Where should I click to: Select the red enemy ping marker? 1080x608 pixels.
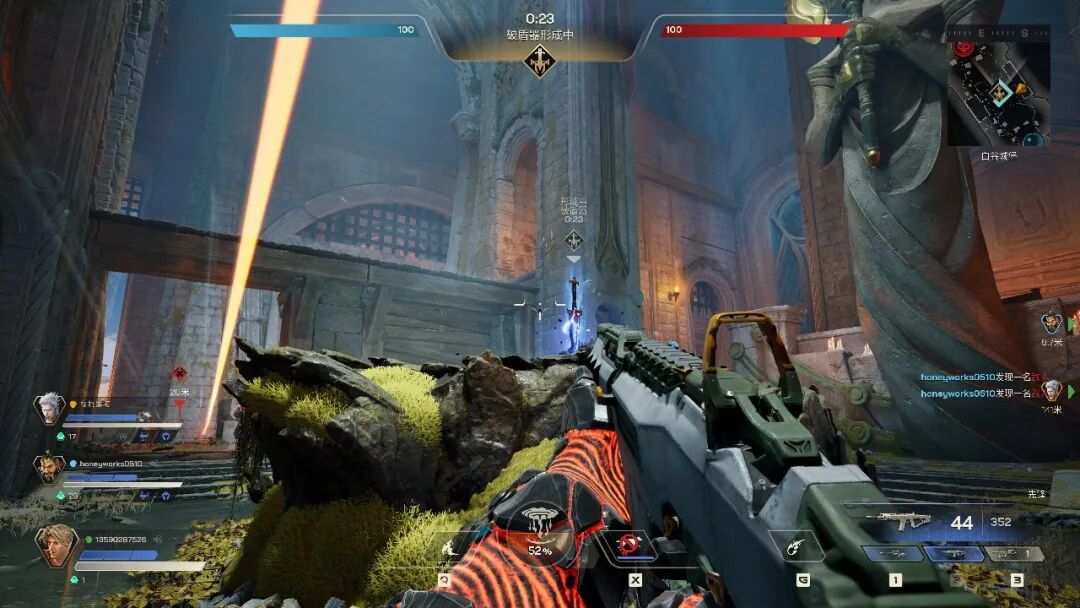pos(180,374)
